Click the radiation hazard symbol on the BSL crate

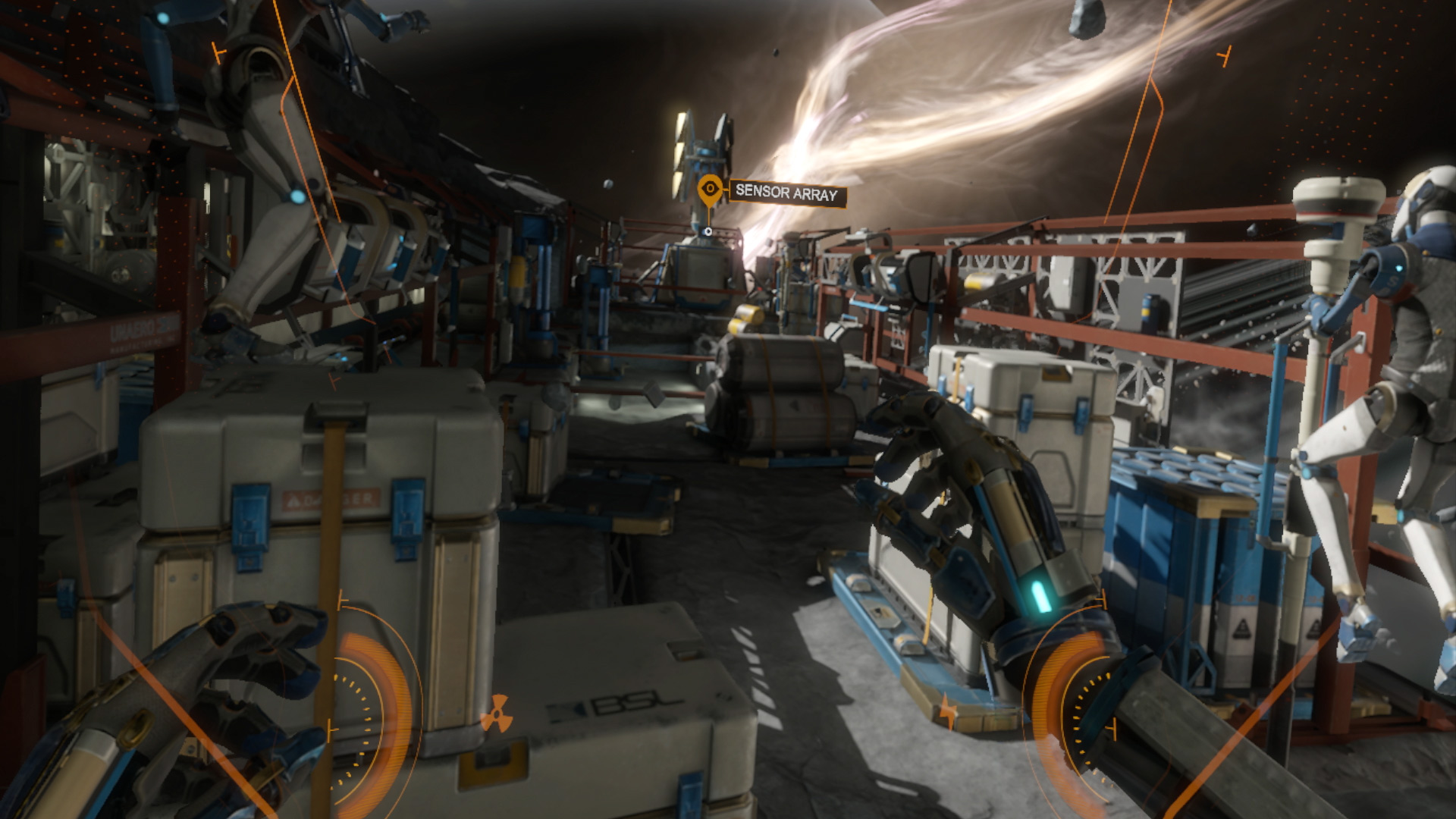tap(497, 714)
